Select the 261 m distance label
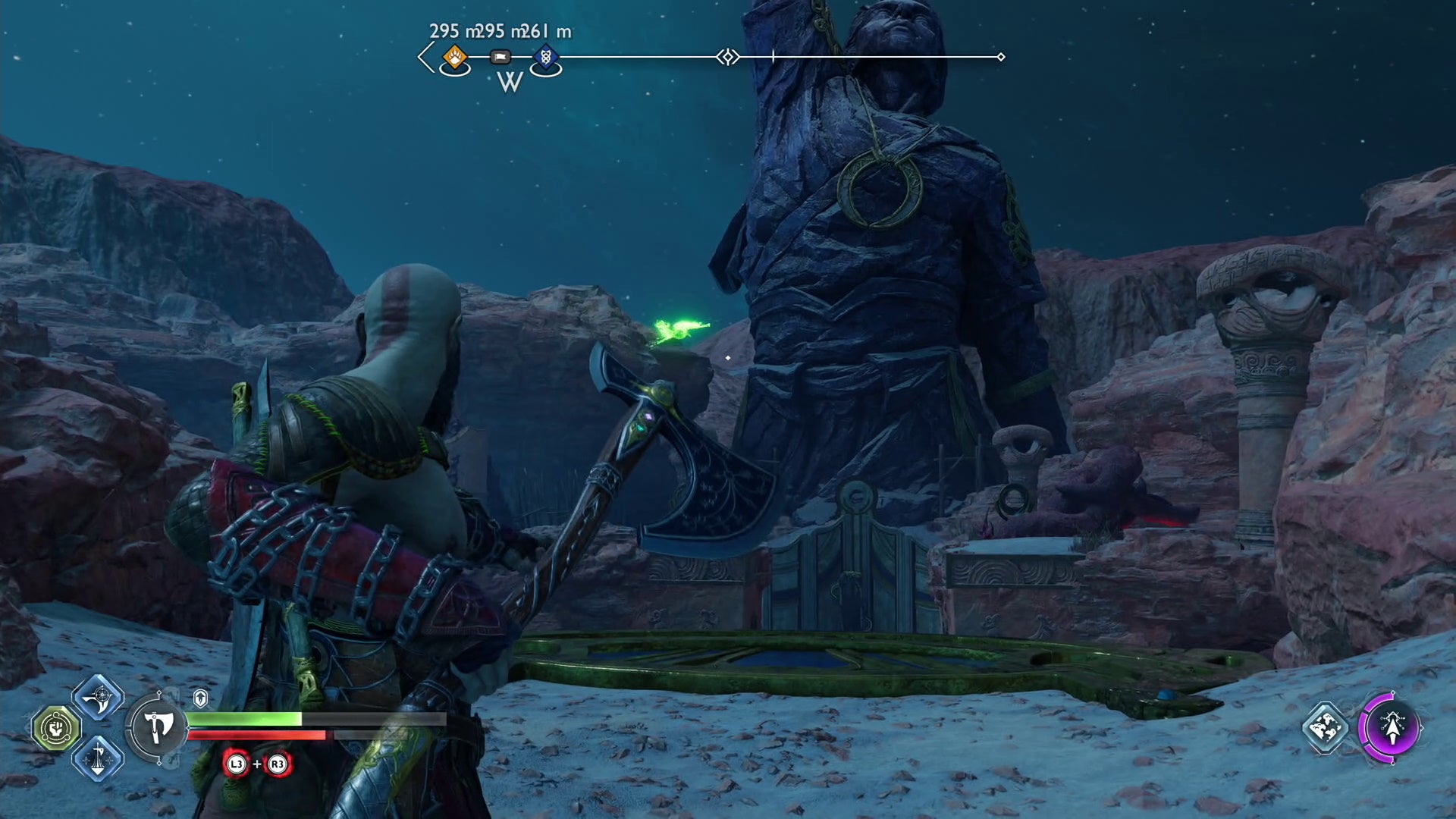This screenshot has height=819, width=1456. click(543, 30)
